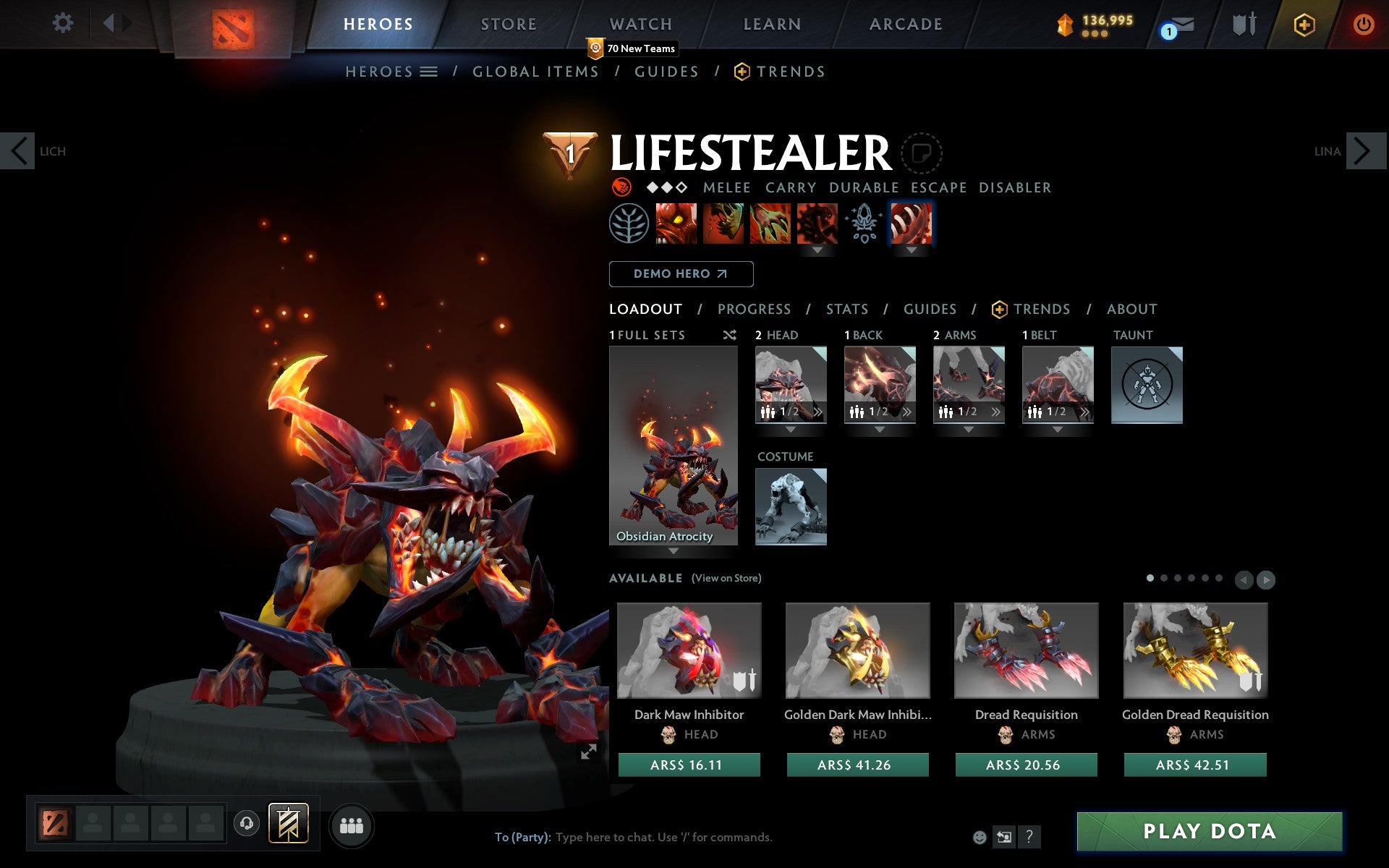This screenshot has width=1389, height=868.
Task: Switch to the PROGRESS tab
Action: [754, 309]
